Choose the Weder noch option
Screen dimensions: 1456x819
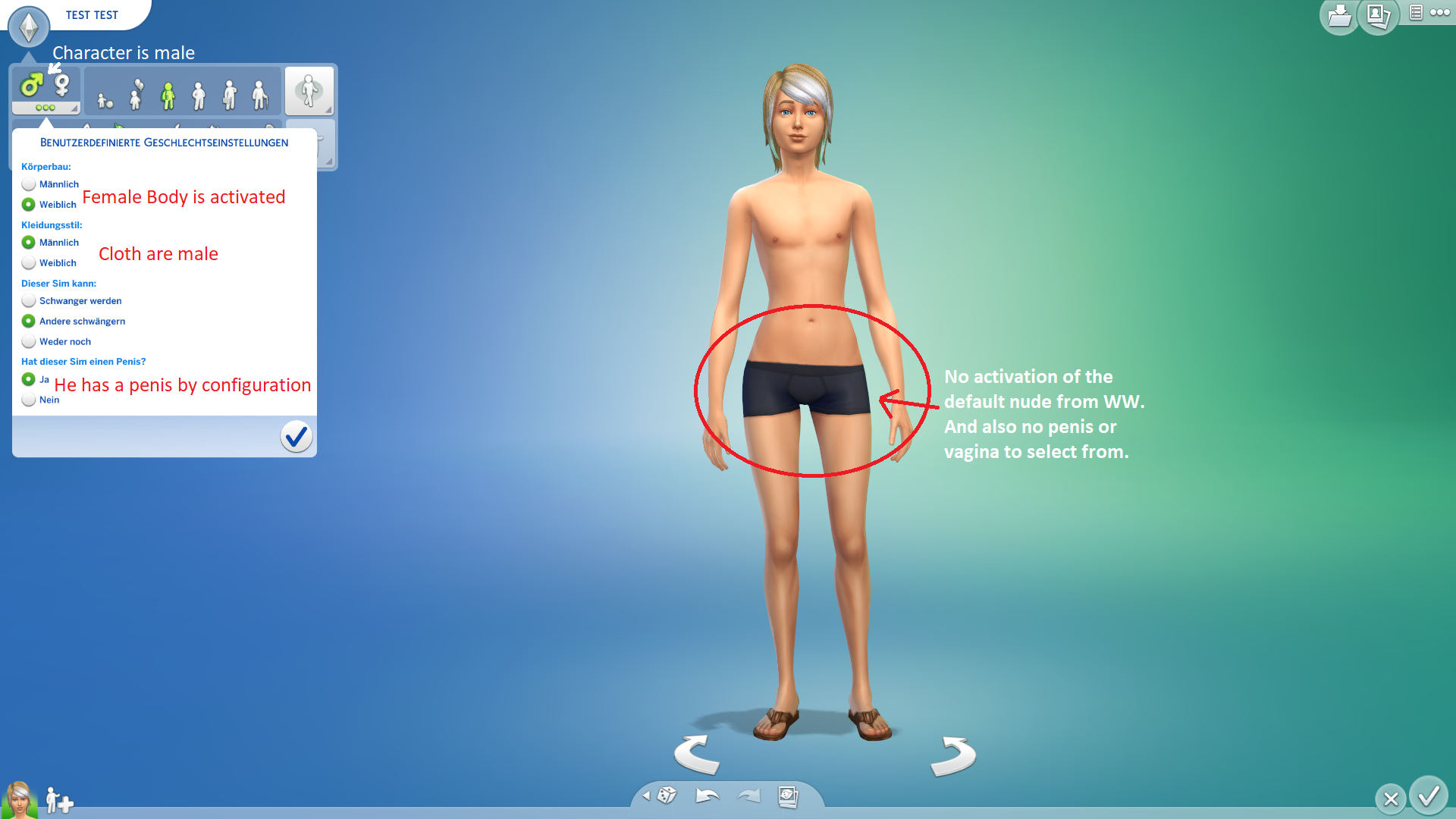[x=29, y=341]
